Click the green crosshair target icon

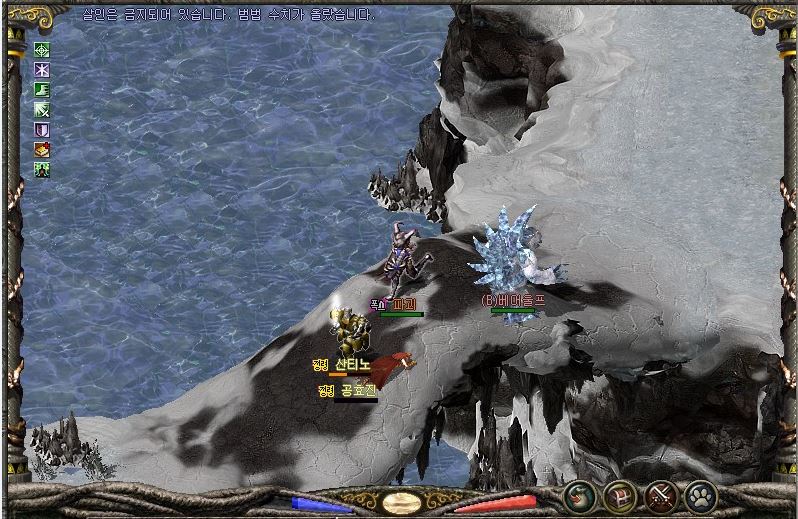coord(42,49)
